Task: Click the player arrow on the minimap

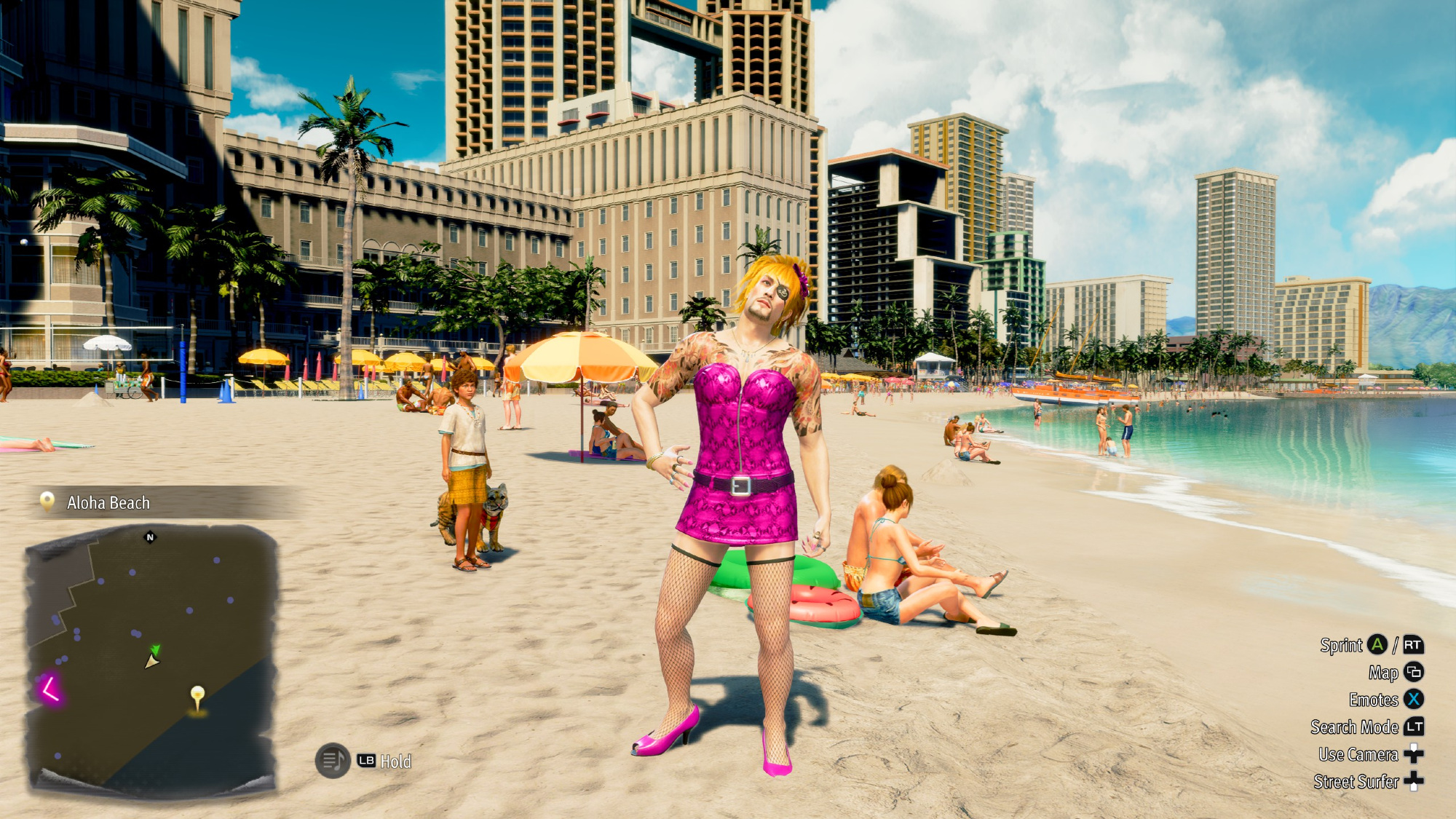Action: (151, 662)
